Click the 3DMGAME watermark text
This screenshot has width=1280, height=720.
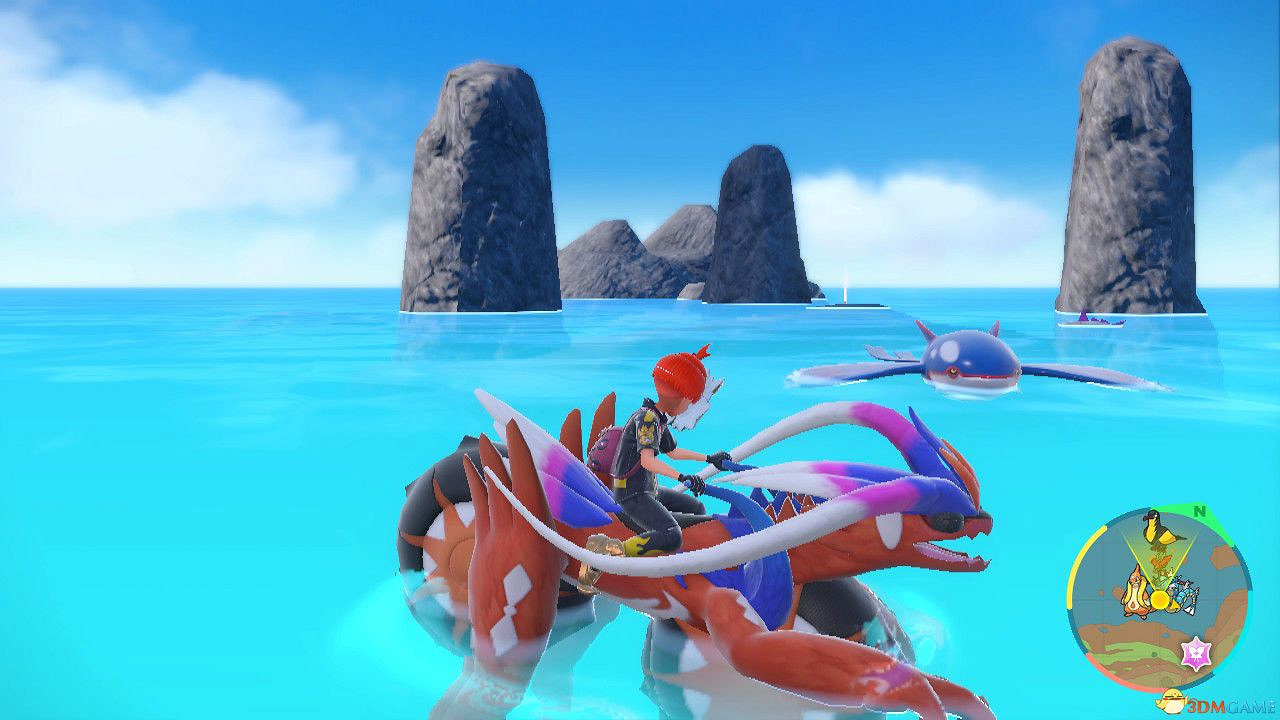[x=1228, y=705]
